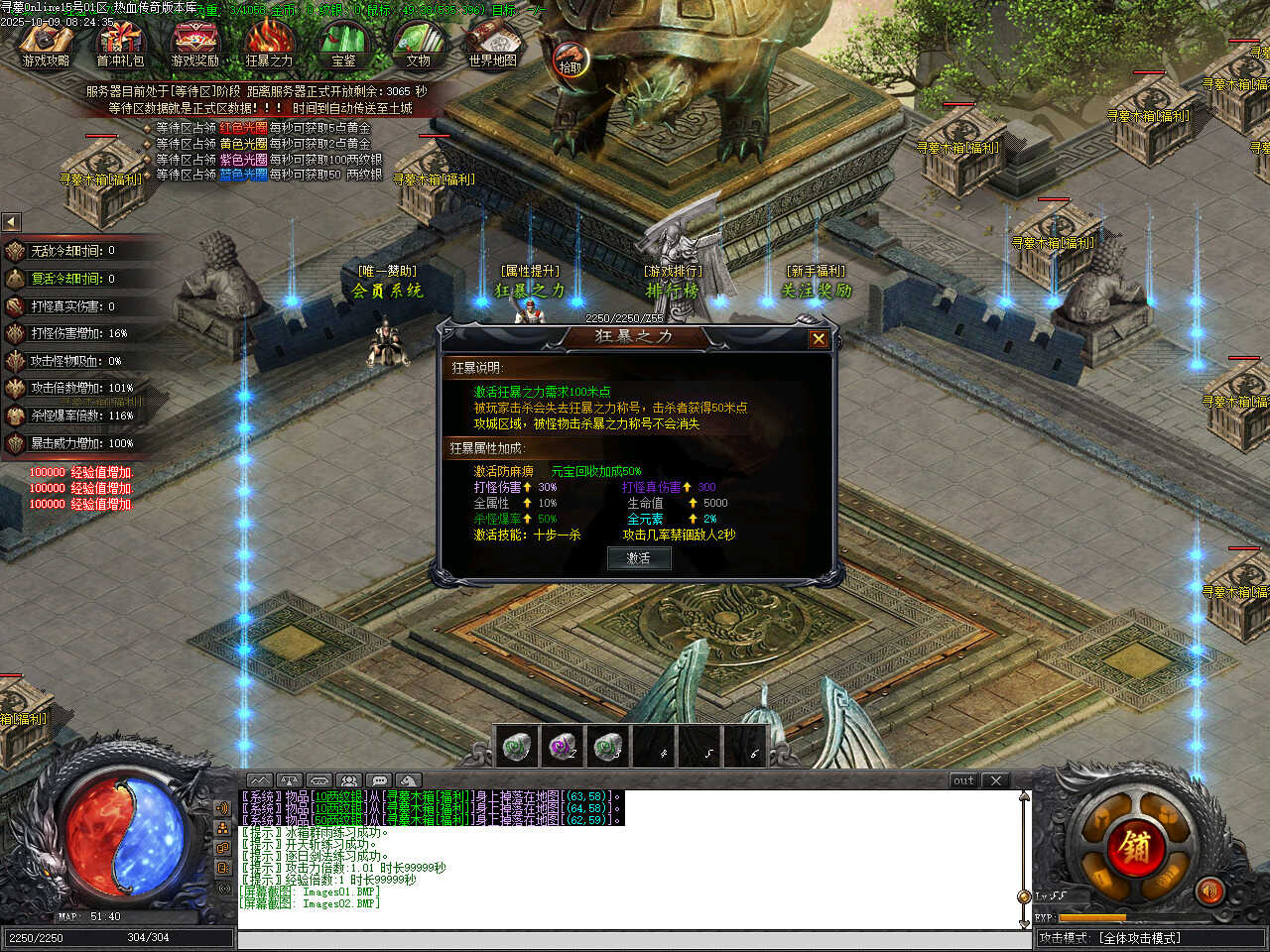Close the chat panel with X
The width and height of the screenshot is (1270, 952).
(x=996, y=780)
